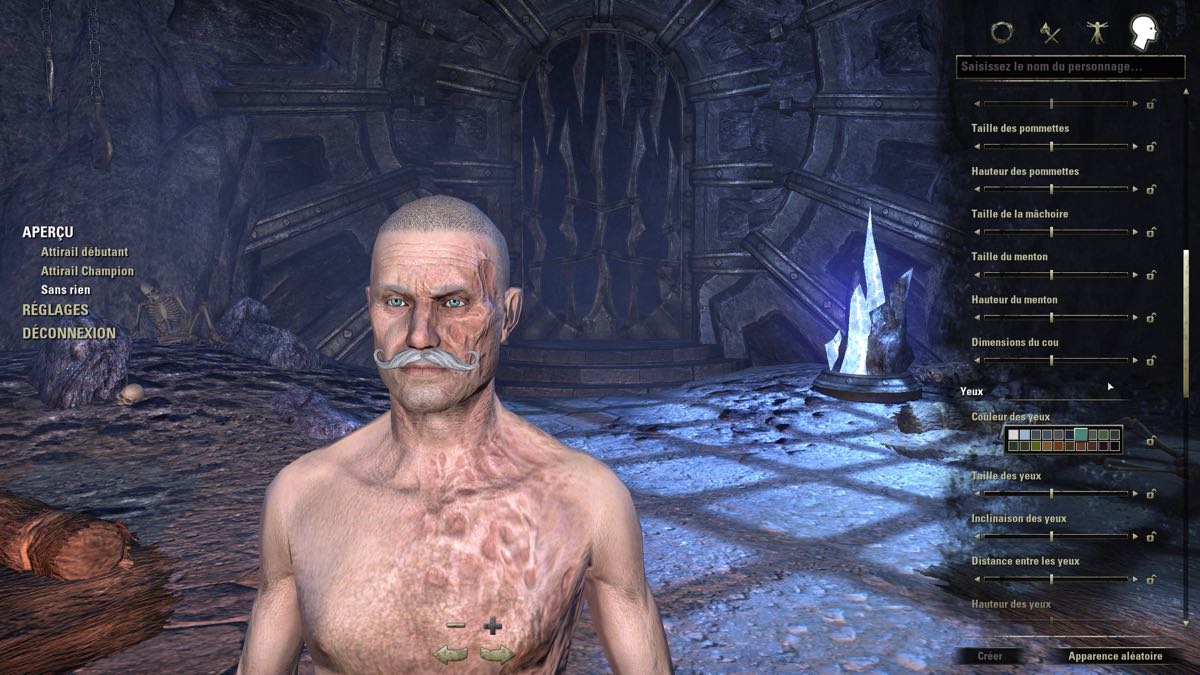Toggle the lock beside Taille de la mâchoire
This screenshot has width=1200, height=675.
[x=1151, y=233]
